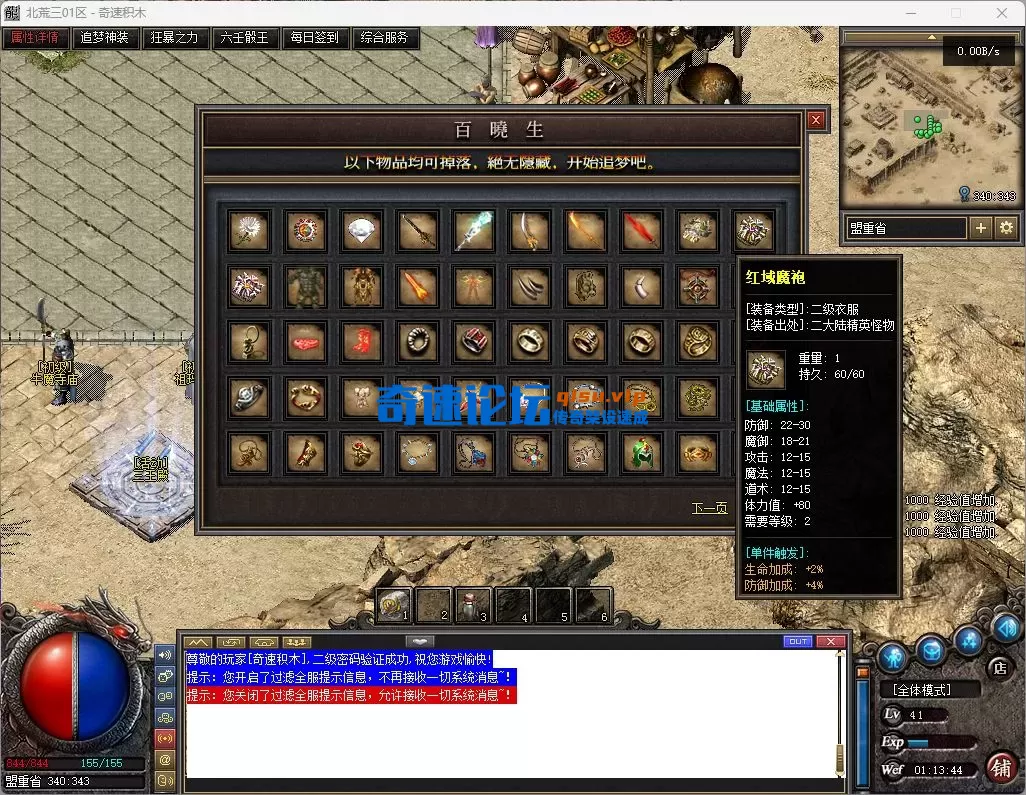Open the 追梦神装 menu
1026x795 pixels.
[105, 38]
